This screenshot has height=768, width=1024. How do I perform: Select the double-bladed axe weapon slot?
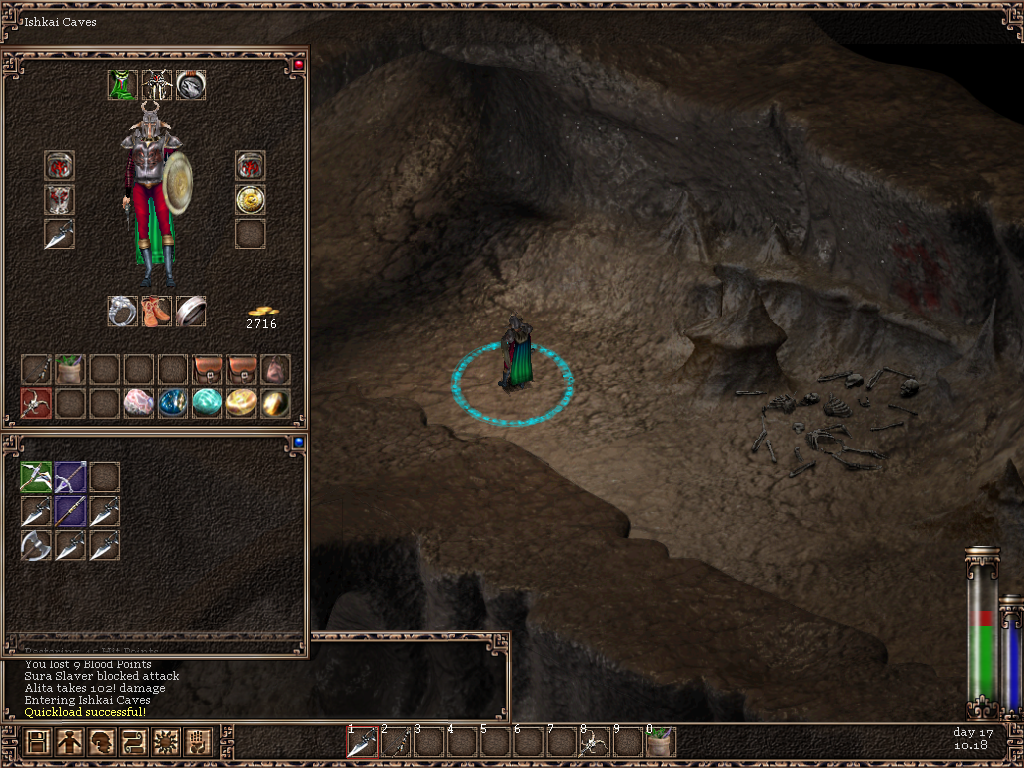(37, 545)
